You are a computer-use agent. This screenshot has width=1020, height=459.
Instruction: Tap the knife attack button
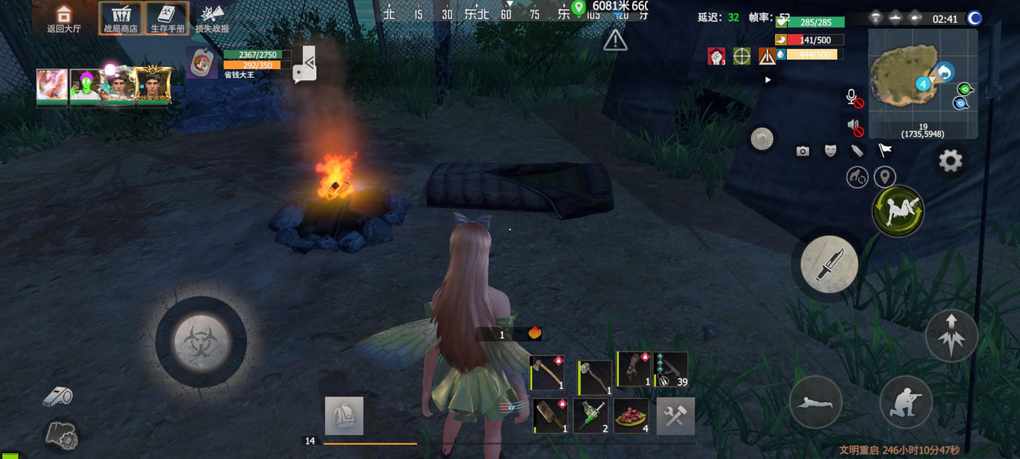coord(829,264)
